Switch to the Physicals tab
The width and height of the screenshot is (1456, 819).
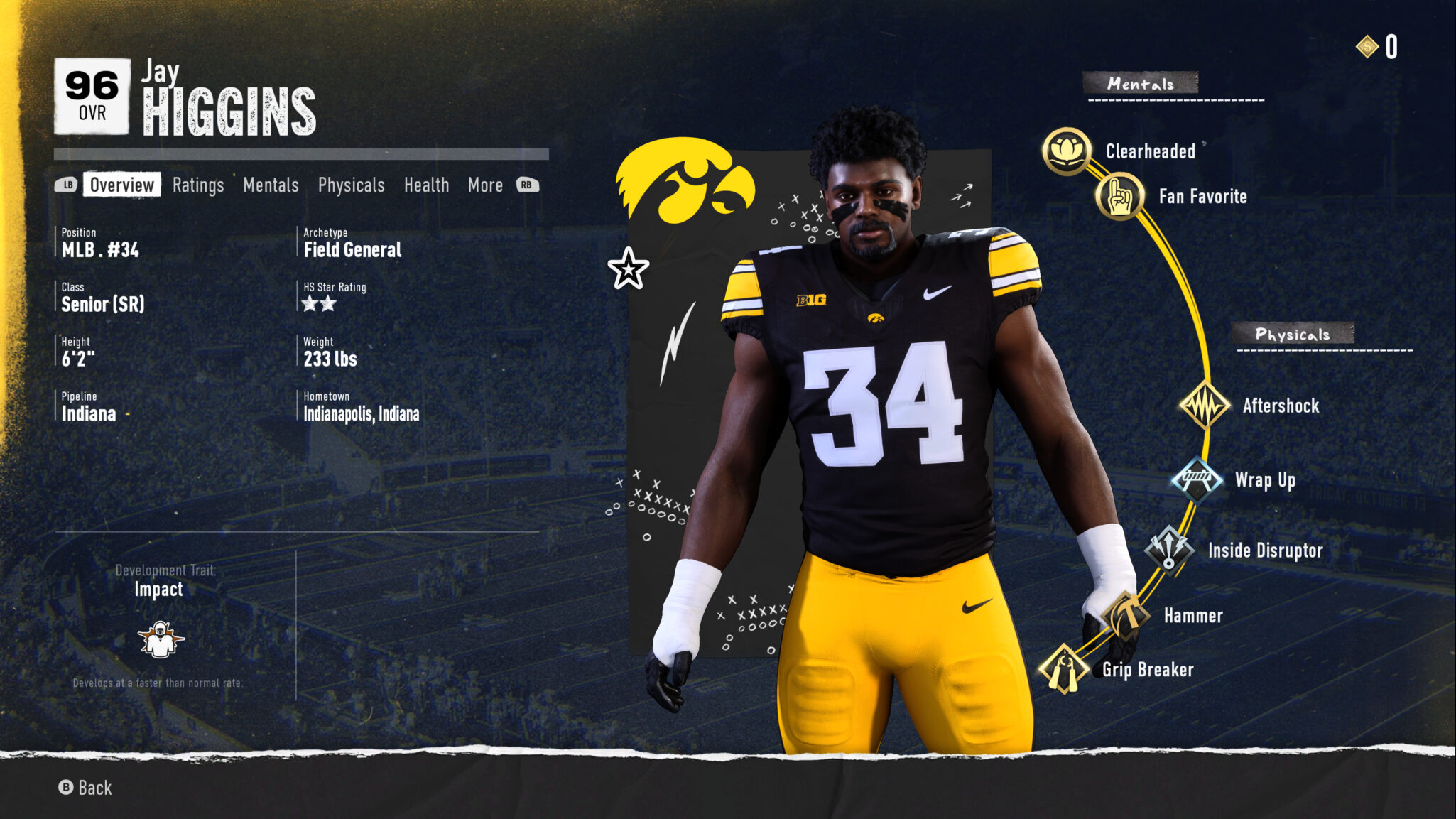pos(351,185)
